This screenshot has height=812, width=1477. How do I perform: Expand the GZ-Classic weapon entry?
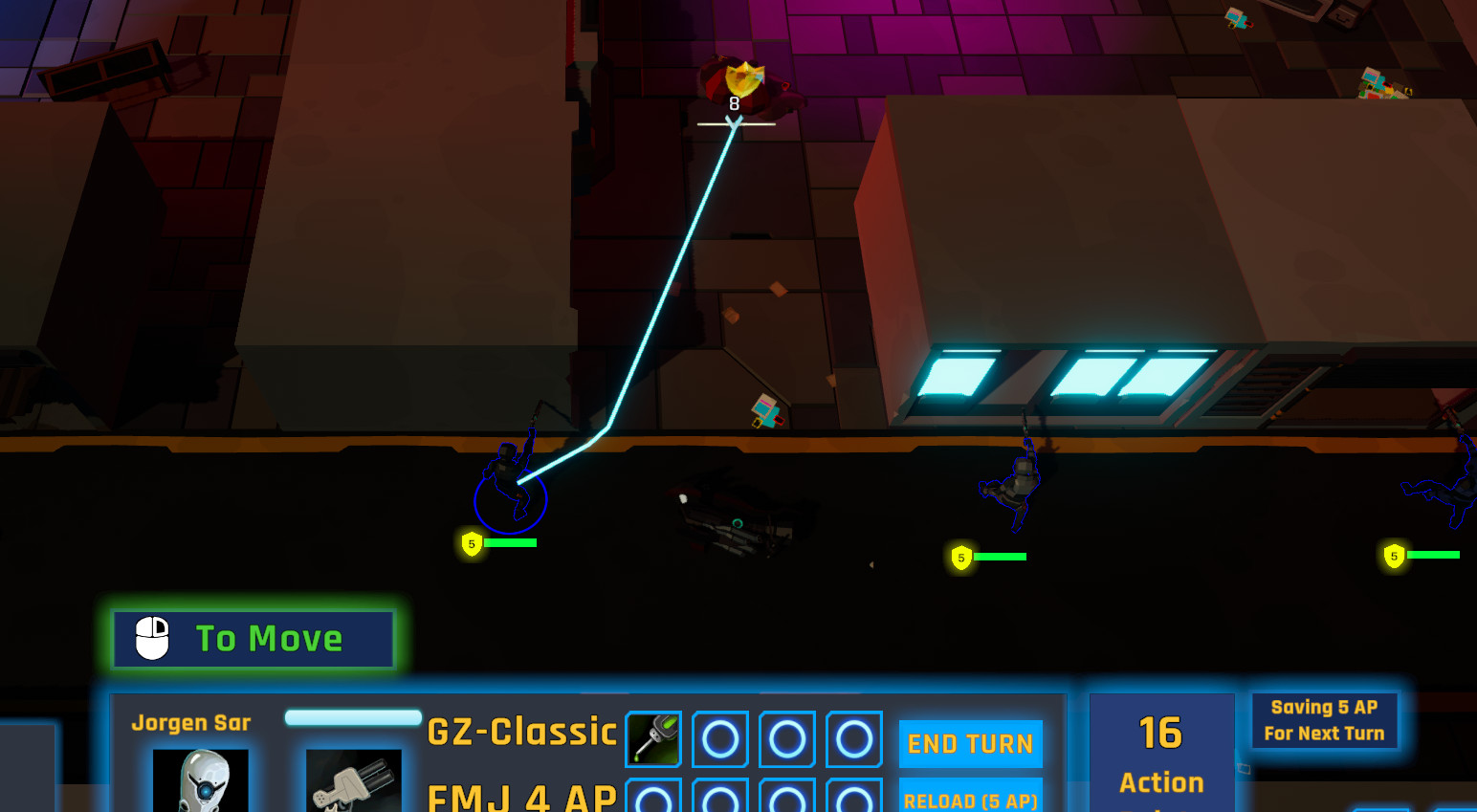click(x=522, y=731)
